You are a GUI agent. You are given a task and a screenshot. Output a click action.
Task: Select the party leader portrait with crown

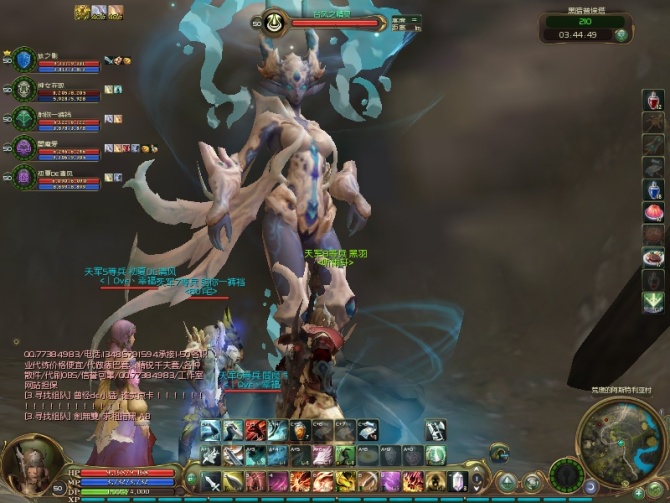pos(24,59)
